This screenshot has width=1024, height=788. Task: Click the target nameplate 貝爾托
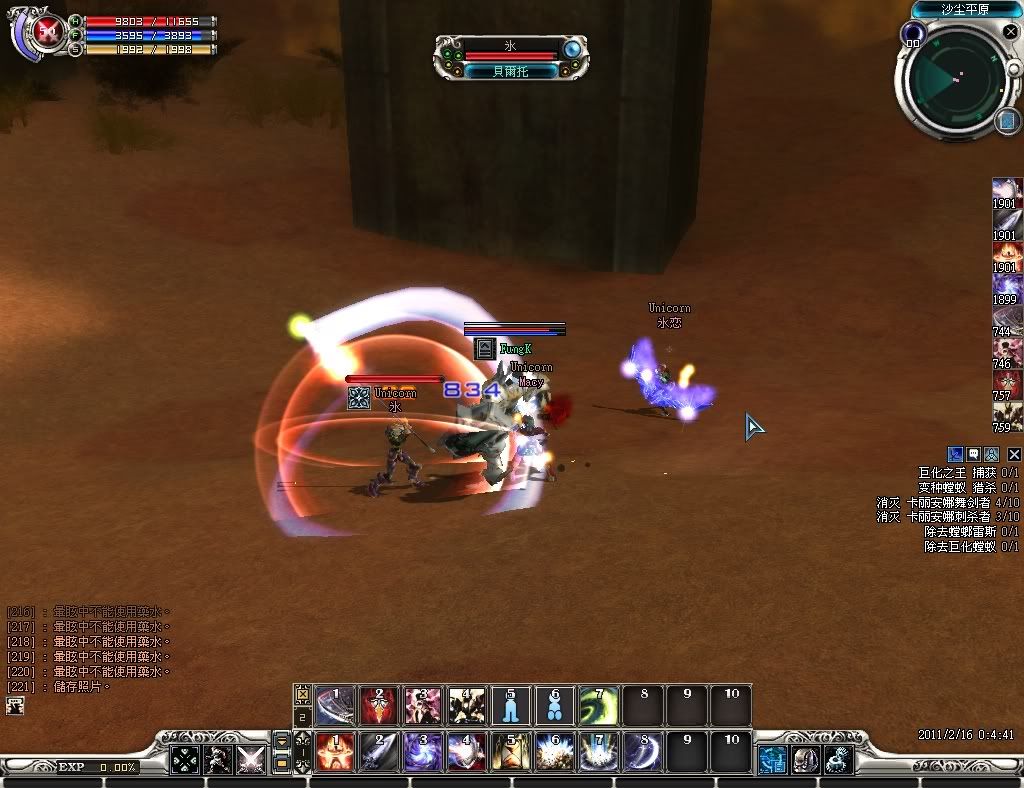click(510, 72)
